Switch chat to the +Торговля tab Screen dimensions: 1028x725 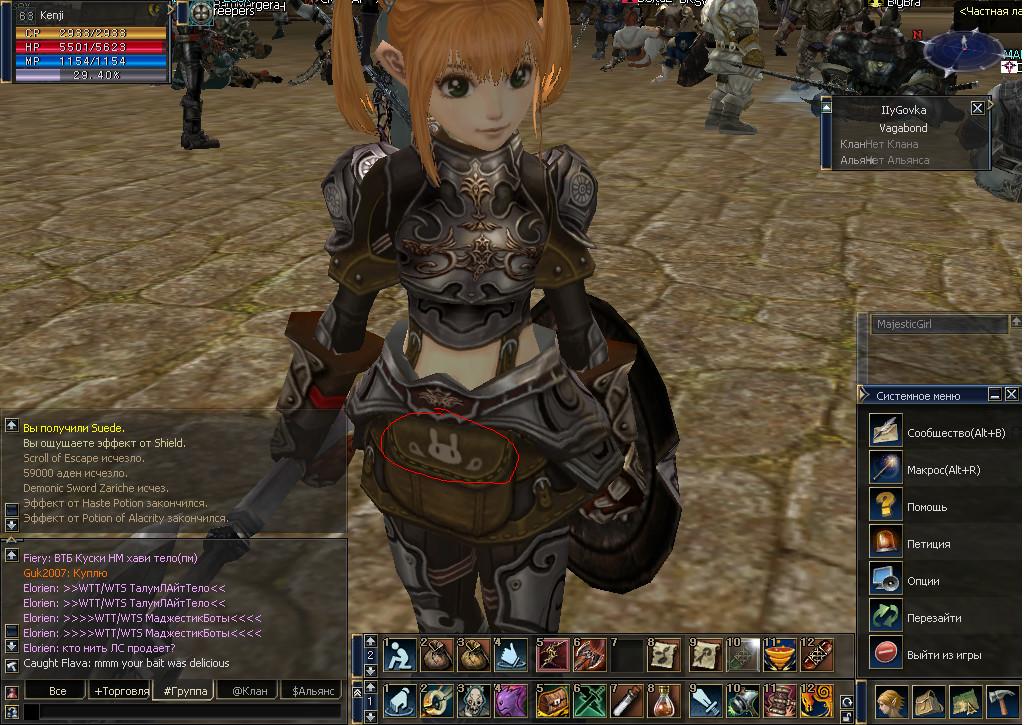point(121,691)
